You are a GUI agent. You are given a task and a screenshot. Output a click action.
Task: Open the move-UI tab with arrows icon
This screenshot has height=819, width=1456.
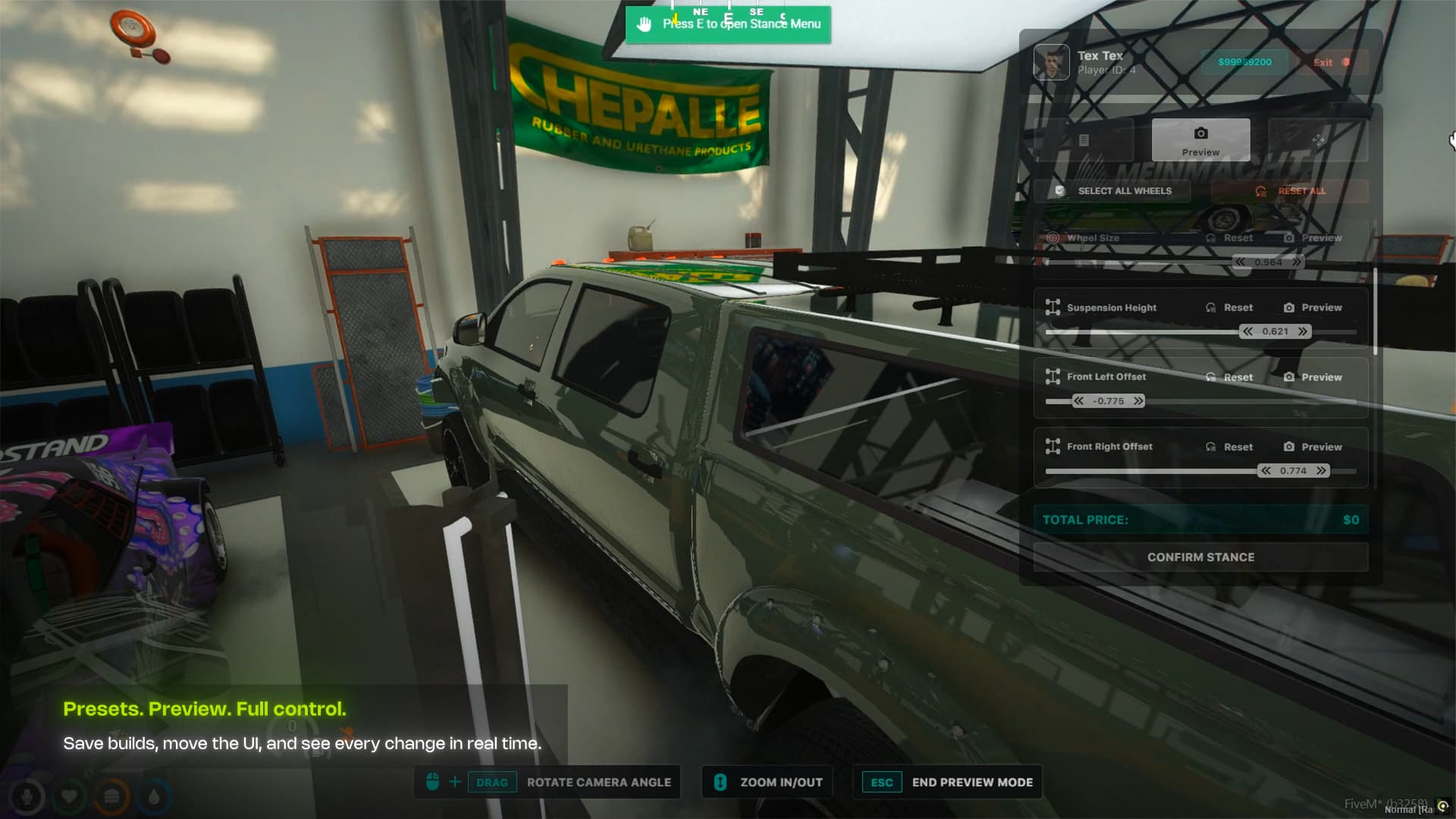pyautogui.click(x=1318, y=140)
